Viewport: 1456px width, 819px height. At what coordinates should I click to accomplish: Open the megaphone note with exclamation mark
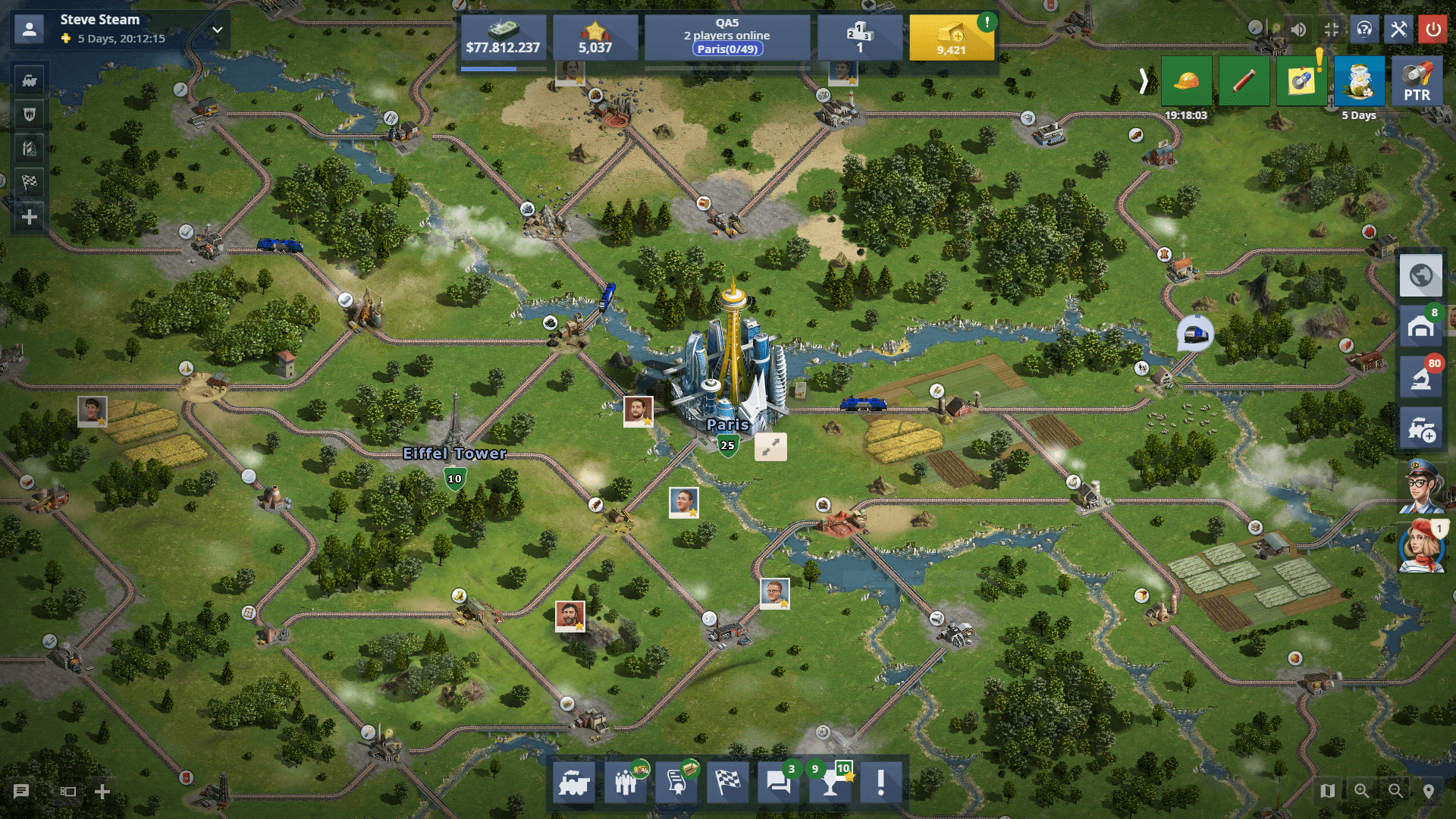[1301, 81]
